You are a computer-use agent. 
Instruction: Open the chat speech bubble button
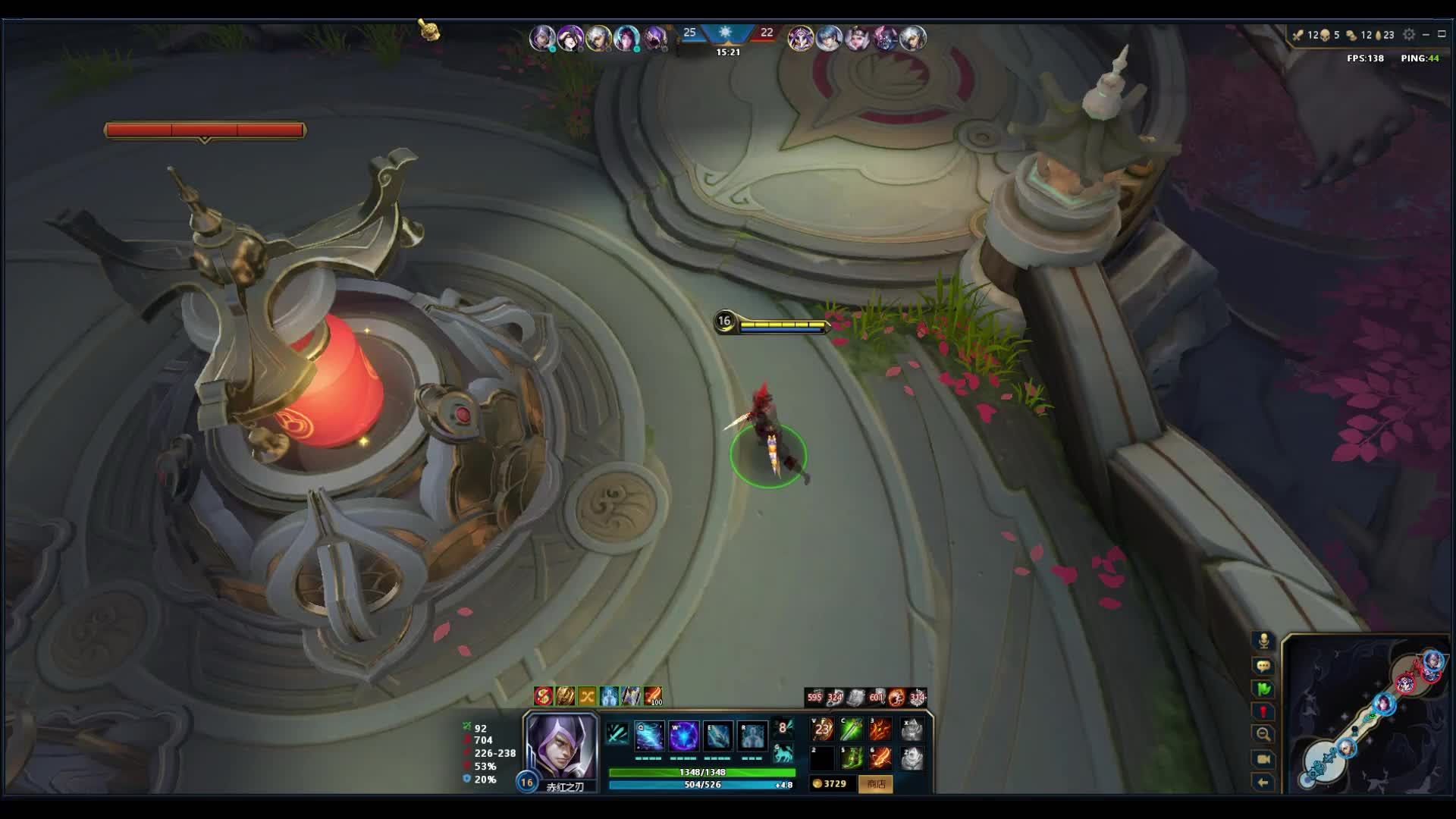click(x=1263, y=666)
